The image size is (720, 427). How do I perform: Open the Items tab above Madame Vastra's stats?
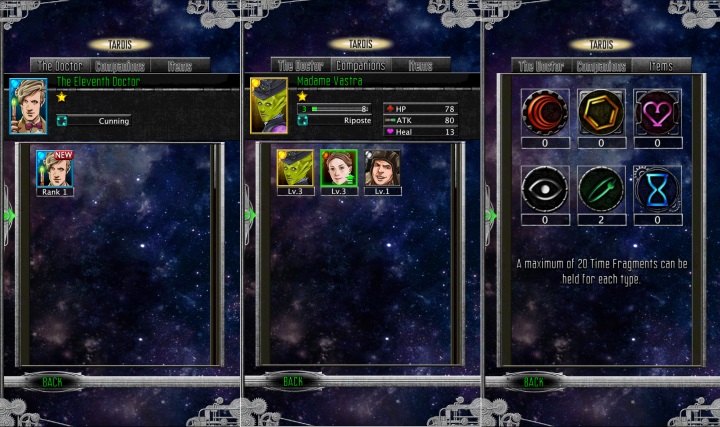click(x=420, y=66)
